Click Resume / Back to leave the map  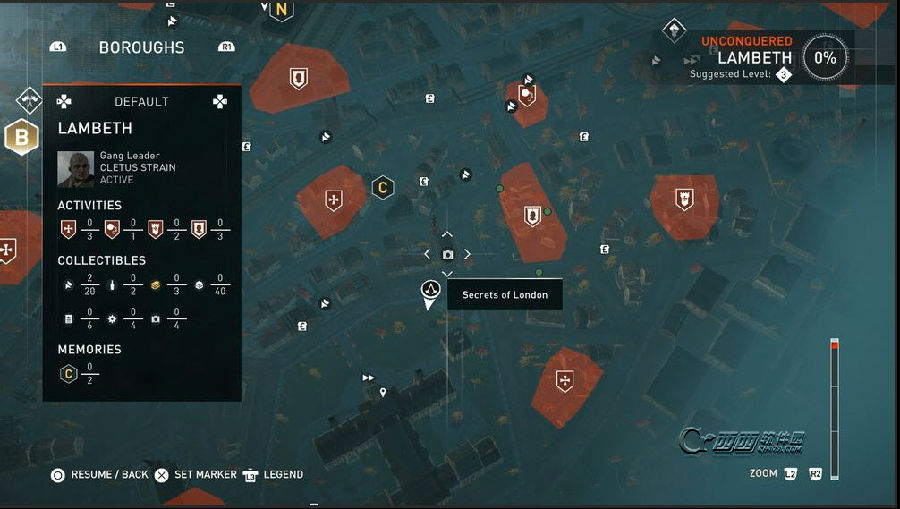tap(100, 475)
